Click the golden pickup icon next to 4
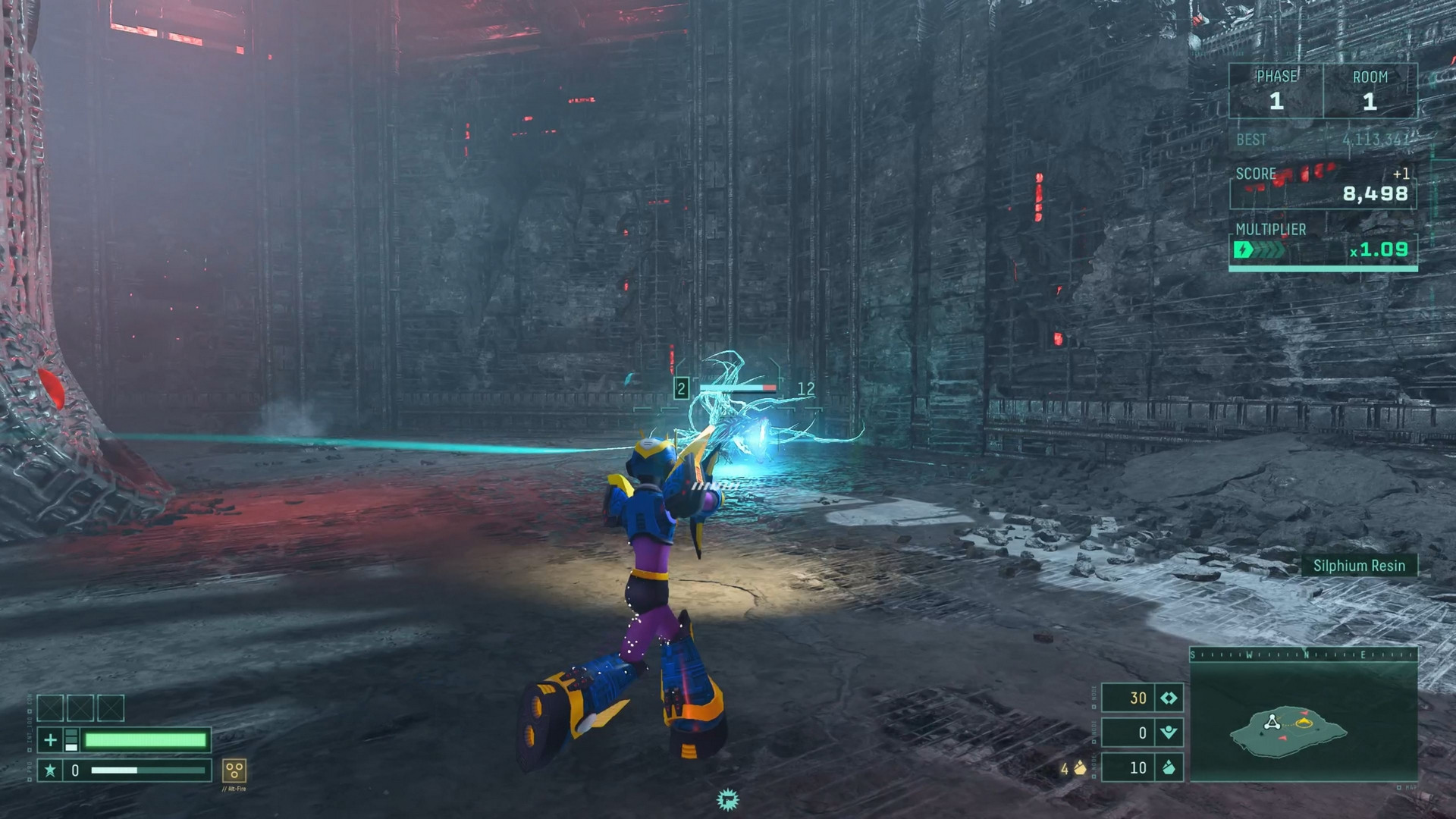 tap(1080, 767)
